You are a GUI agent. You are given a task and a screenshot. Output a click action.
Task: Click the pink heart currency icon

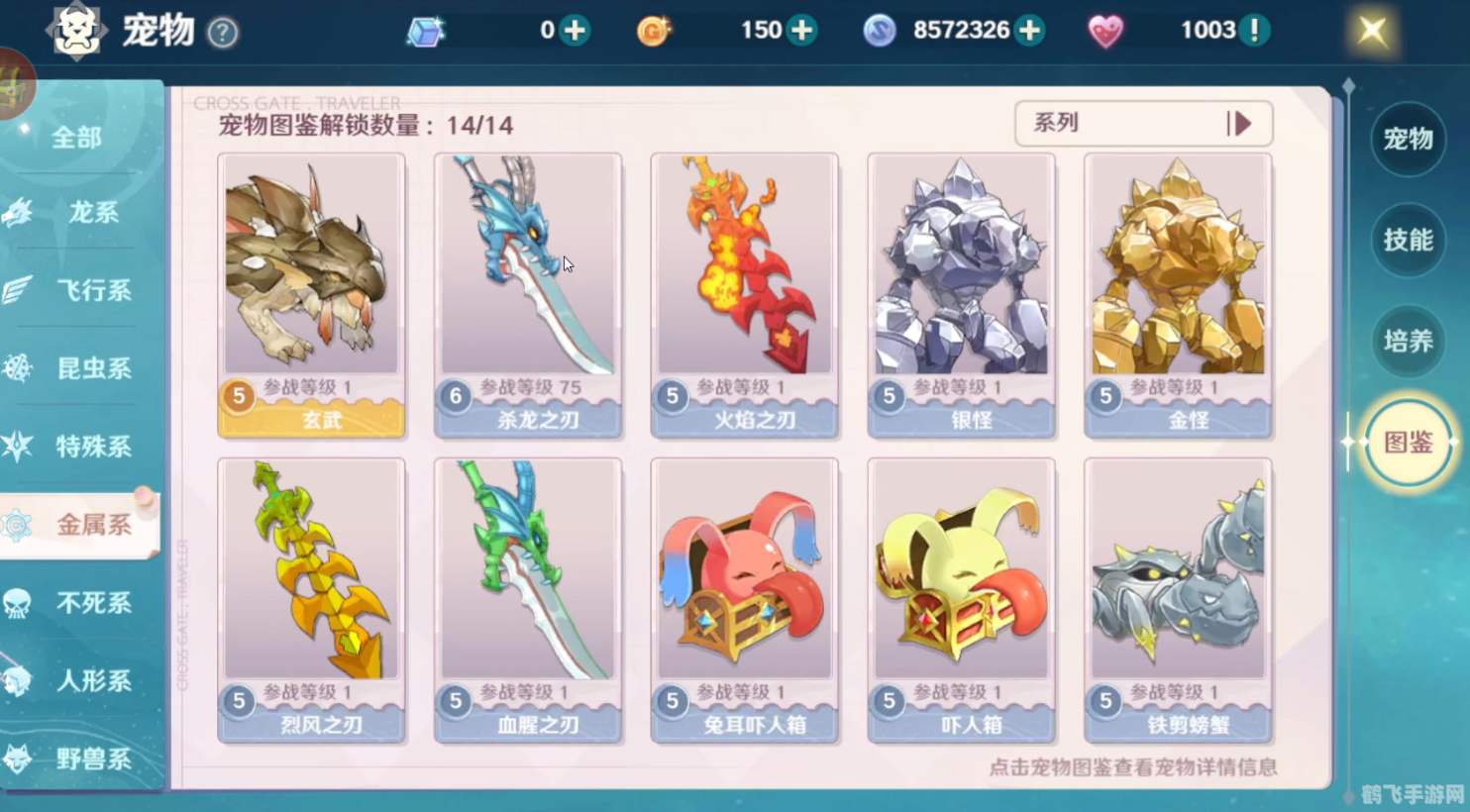tap(1107, 30)
